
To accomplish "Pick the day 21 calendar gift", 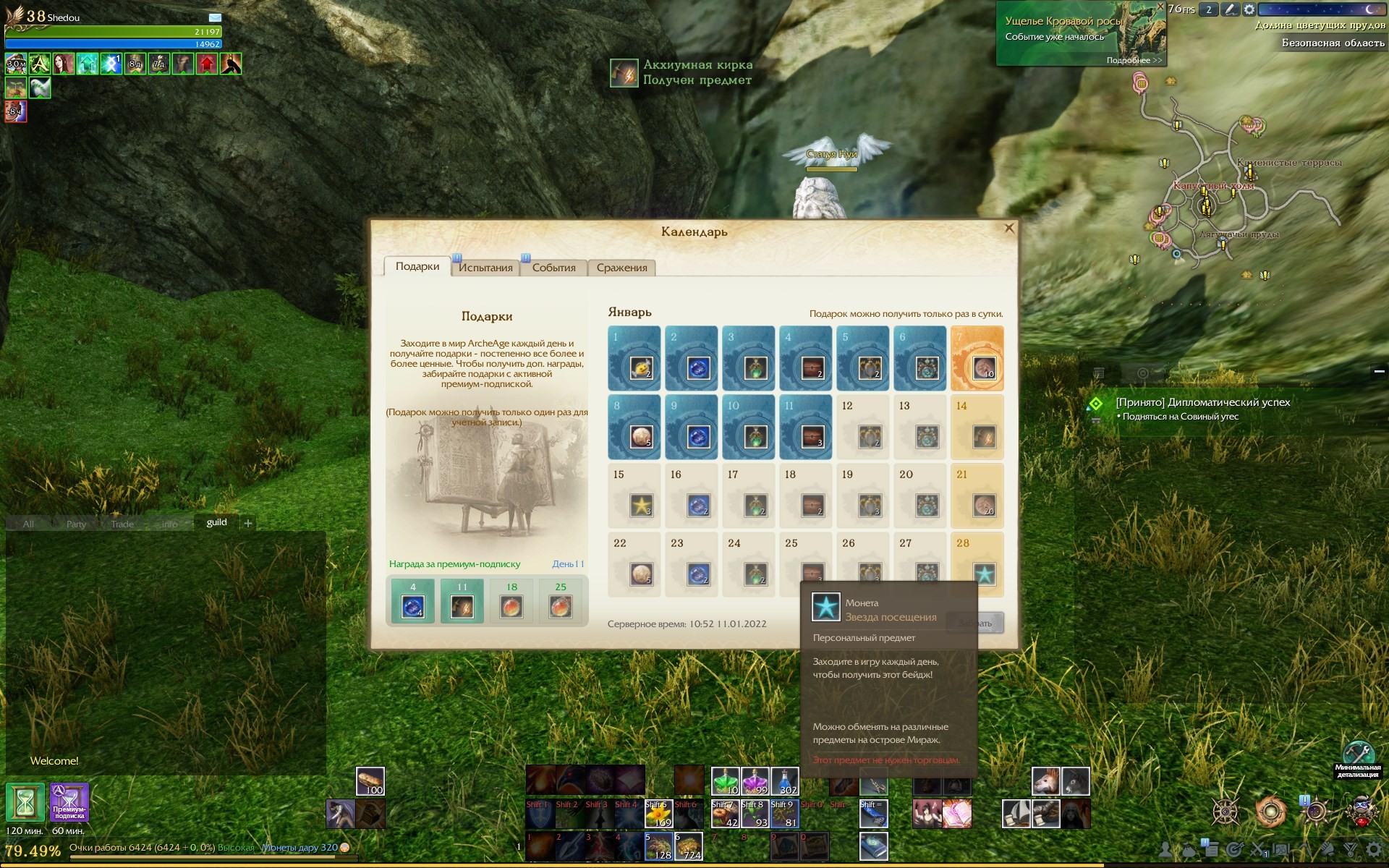I will [x=977, y=495].
